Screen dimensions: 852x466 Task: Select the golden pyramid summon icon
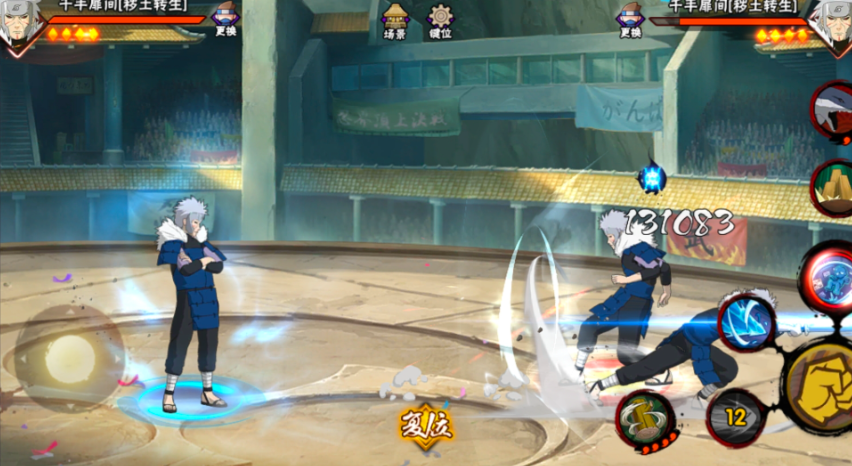(x=832, y=188)
